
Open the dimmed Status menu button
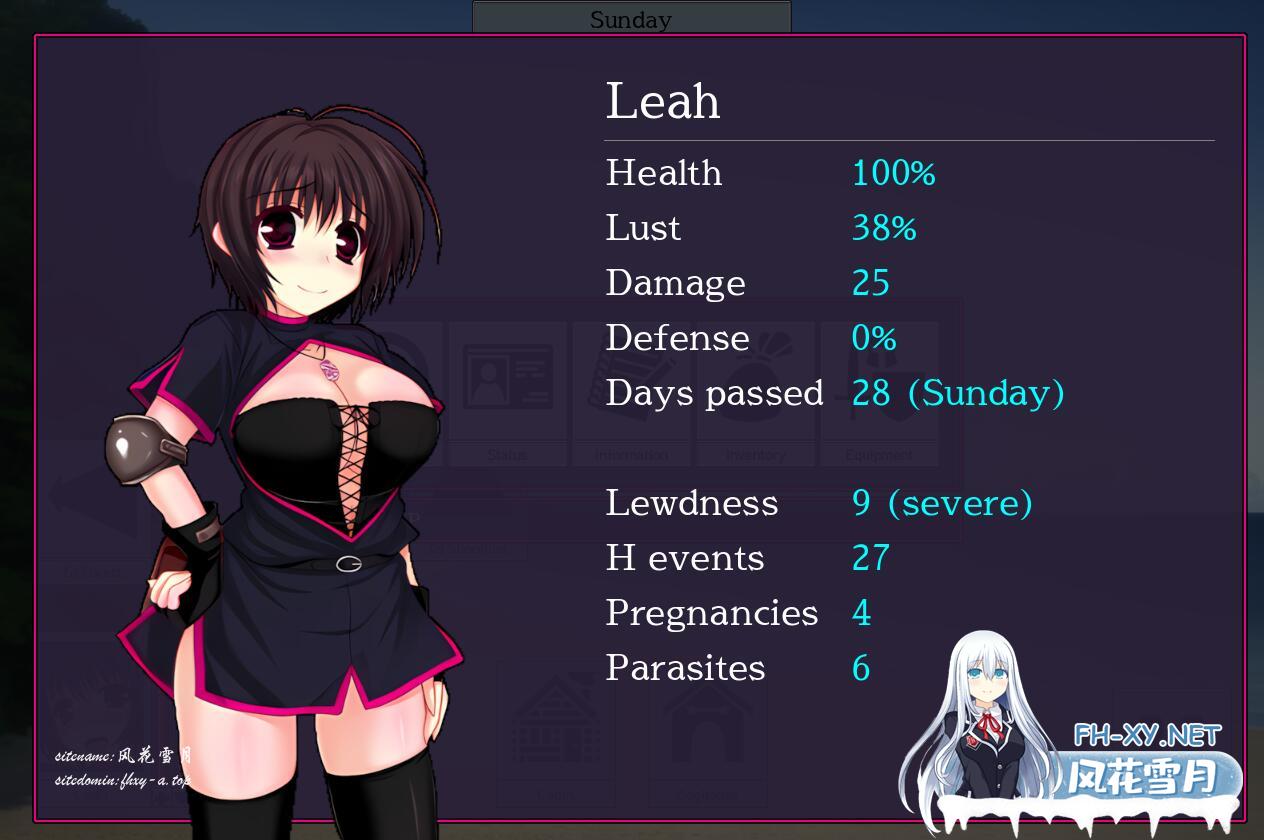click(507, 392)
